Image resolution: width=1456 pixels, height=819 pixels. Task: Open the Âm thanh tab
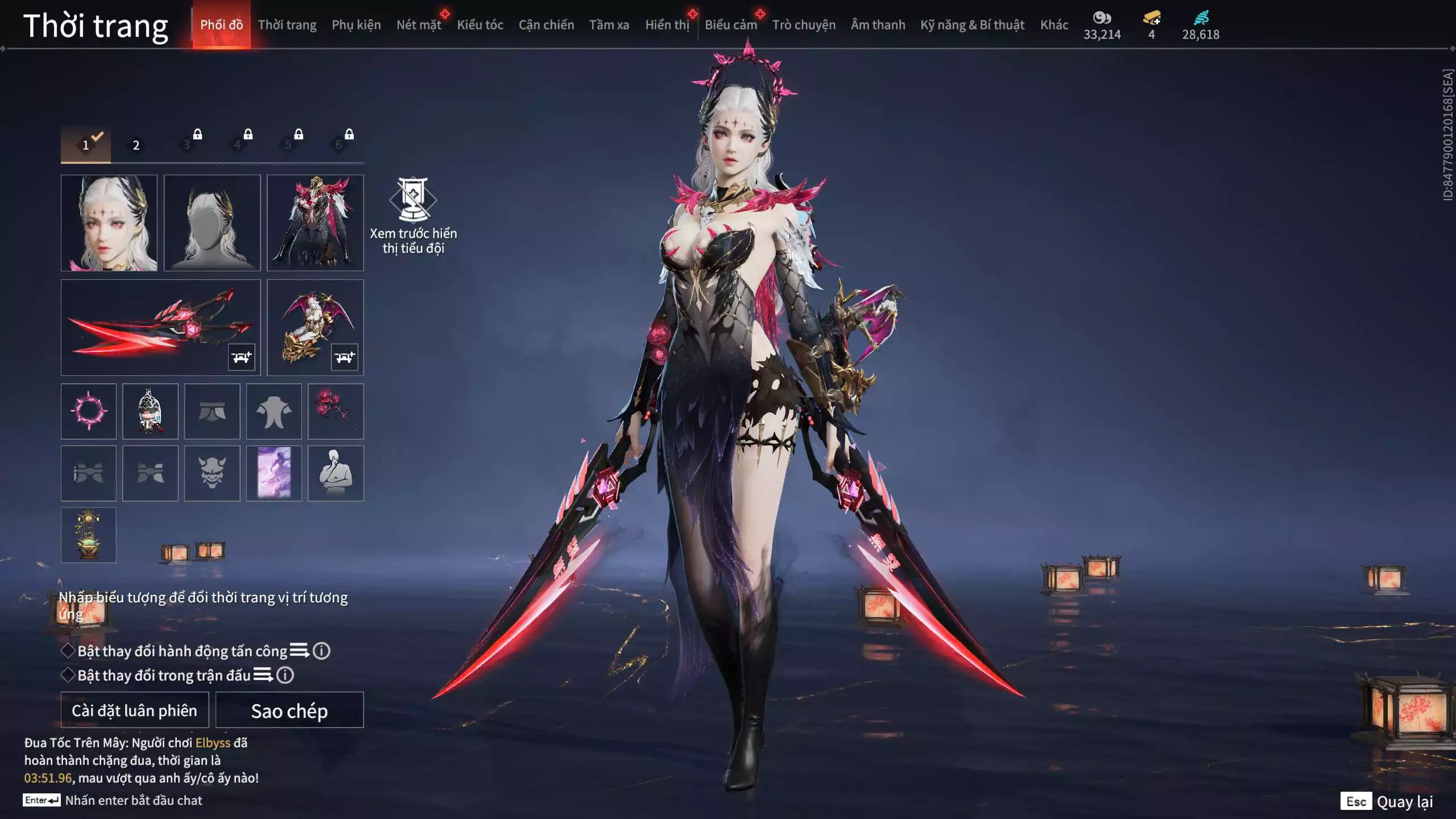click(878, 25)
